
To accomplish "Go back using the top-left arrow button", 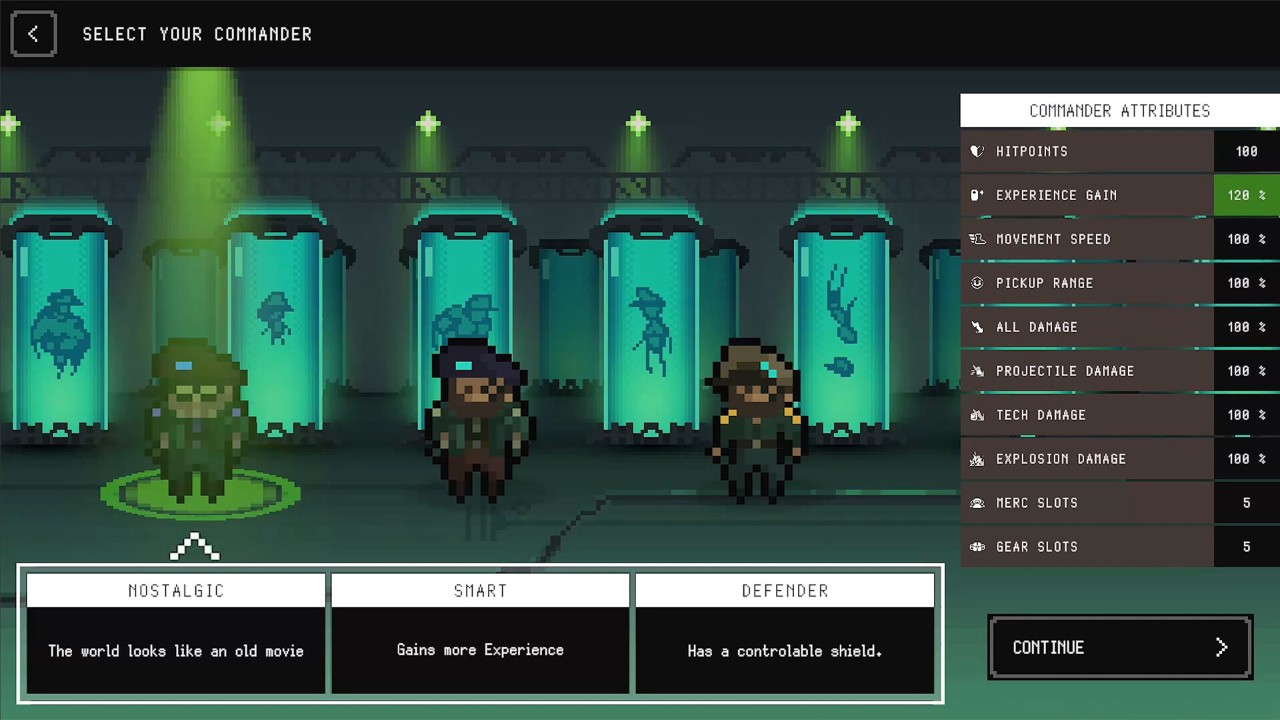I will [33, 34].
